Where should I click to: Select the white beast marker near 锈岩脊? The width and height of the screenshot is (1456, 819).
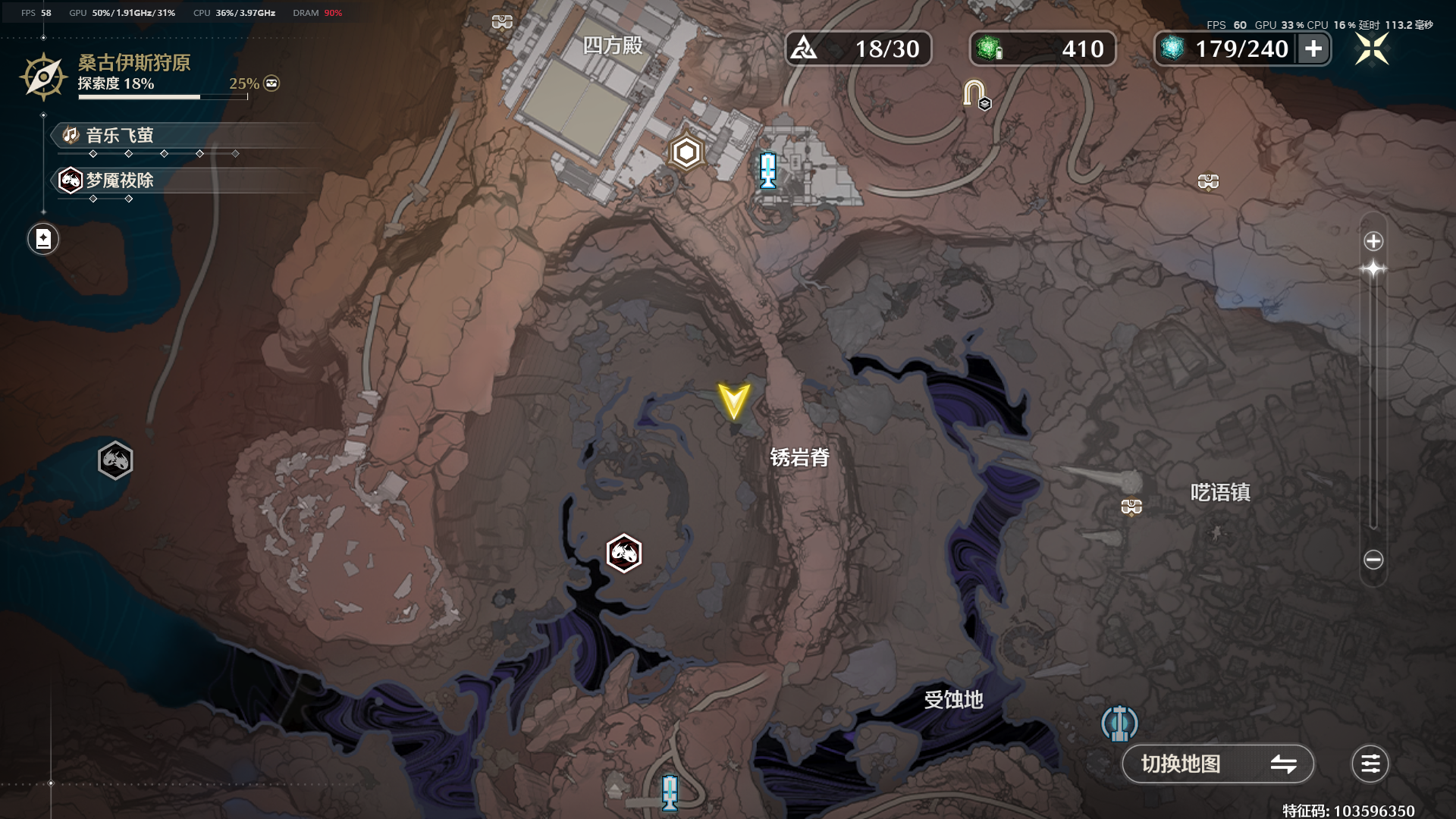(x=624, y=553)
